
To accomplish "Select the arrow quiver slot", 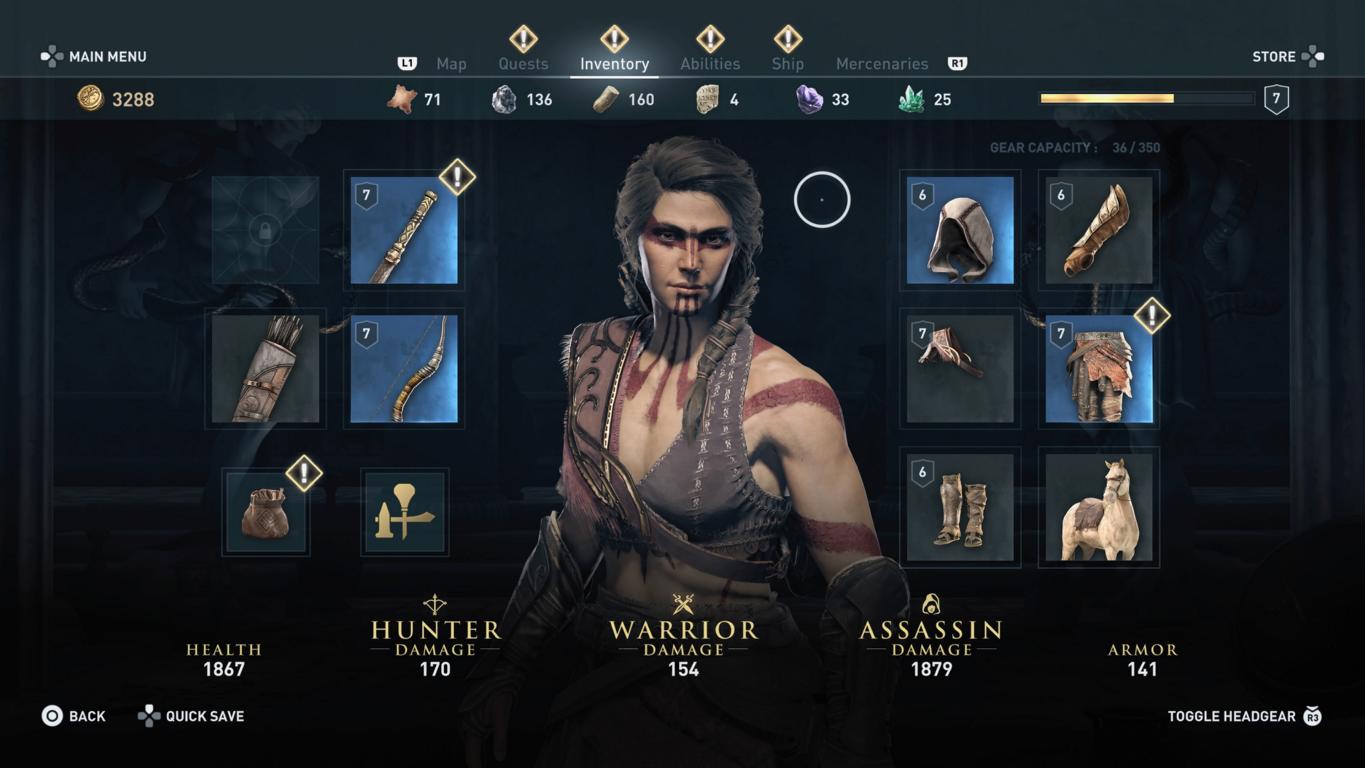I will point(265,369).
